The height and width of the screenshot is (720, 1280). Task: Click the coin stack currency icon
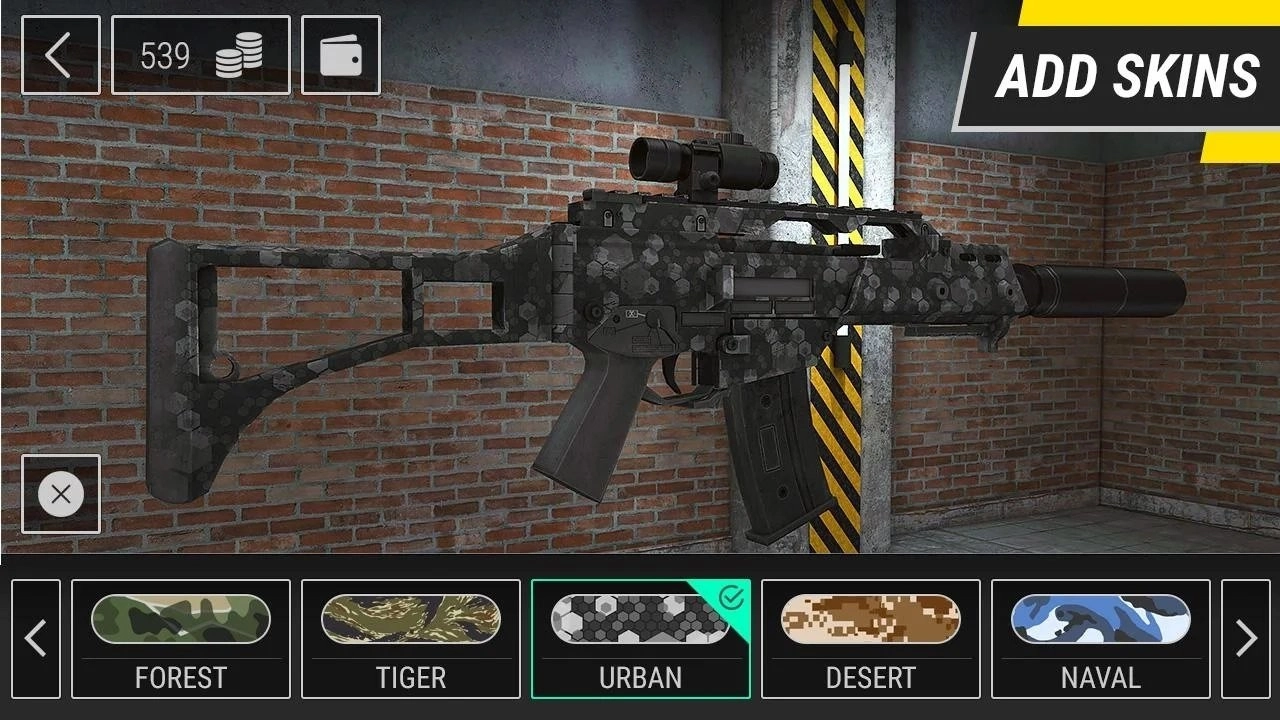point(237,55)
